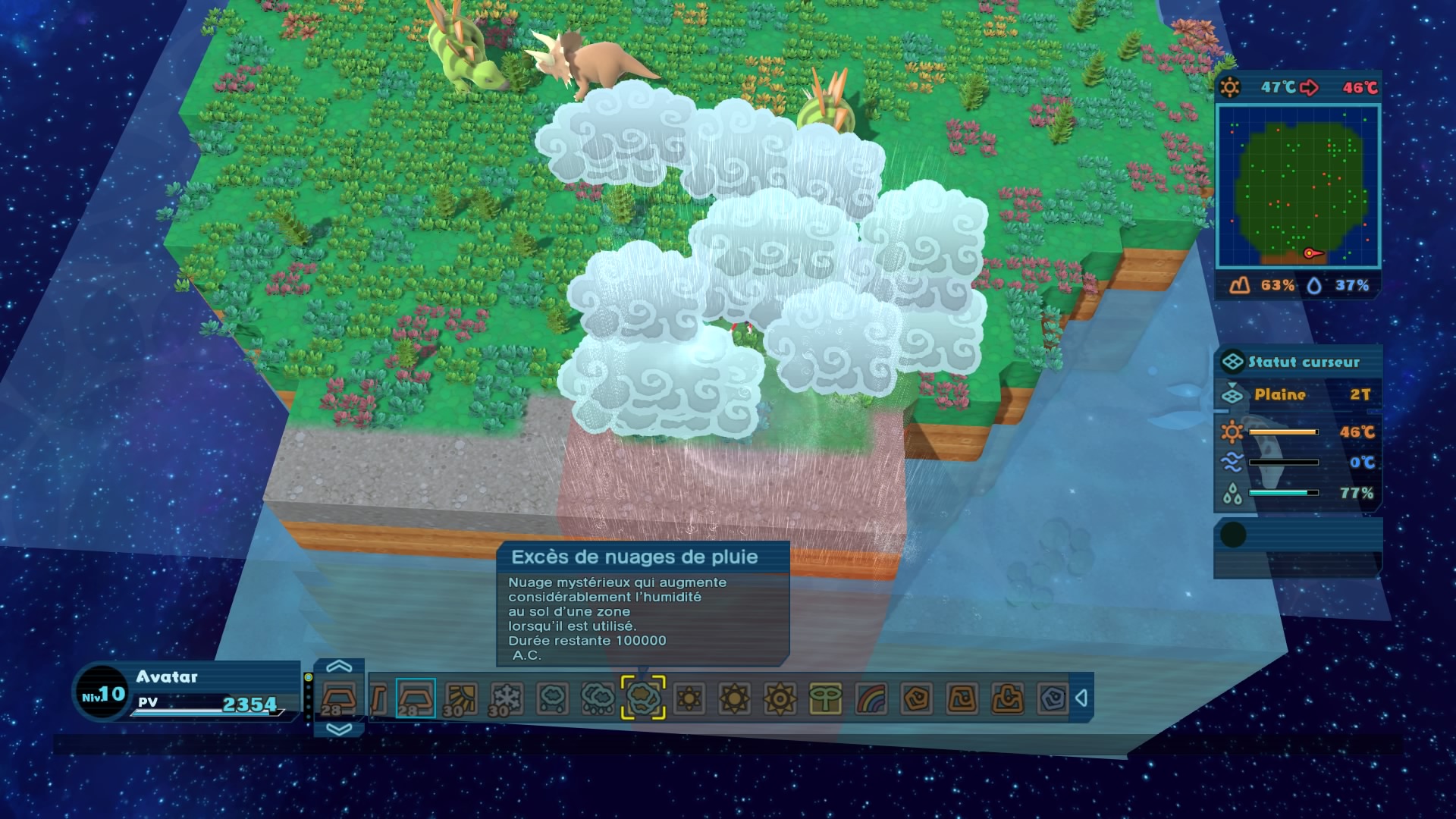Toggle the mountain percentage indicator showing 63%
Image resolution: width=1456 pixels, height=819 pixels.
coord(1262,285)
